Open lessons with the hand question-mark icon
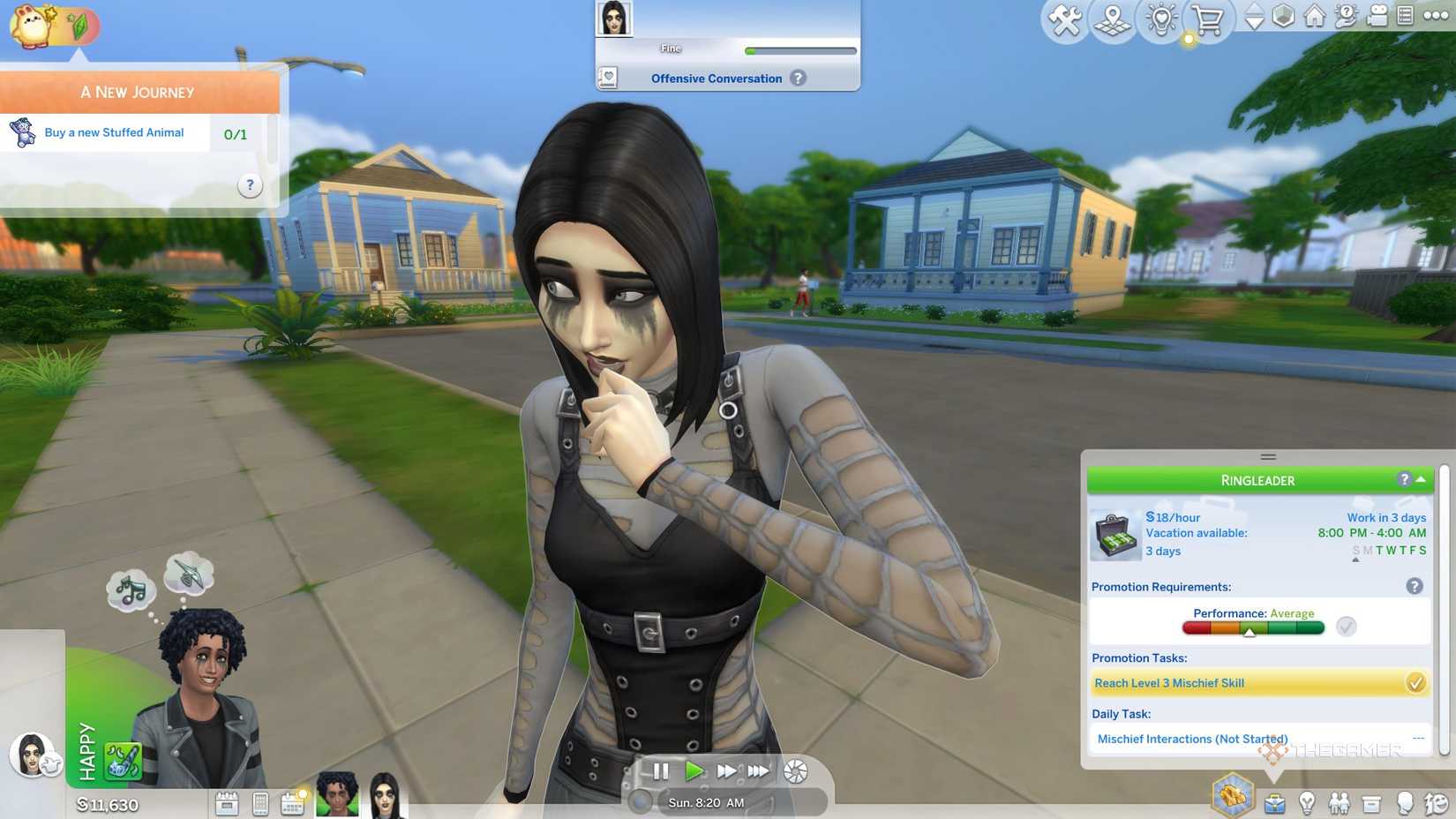 click(1347, 16)
